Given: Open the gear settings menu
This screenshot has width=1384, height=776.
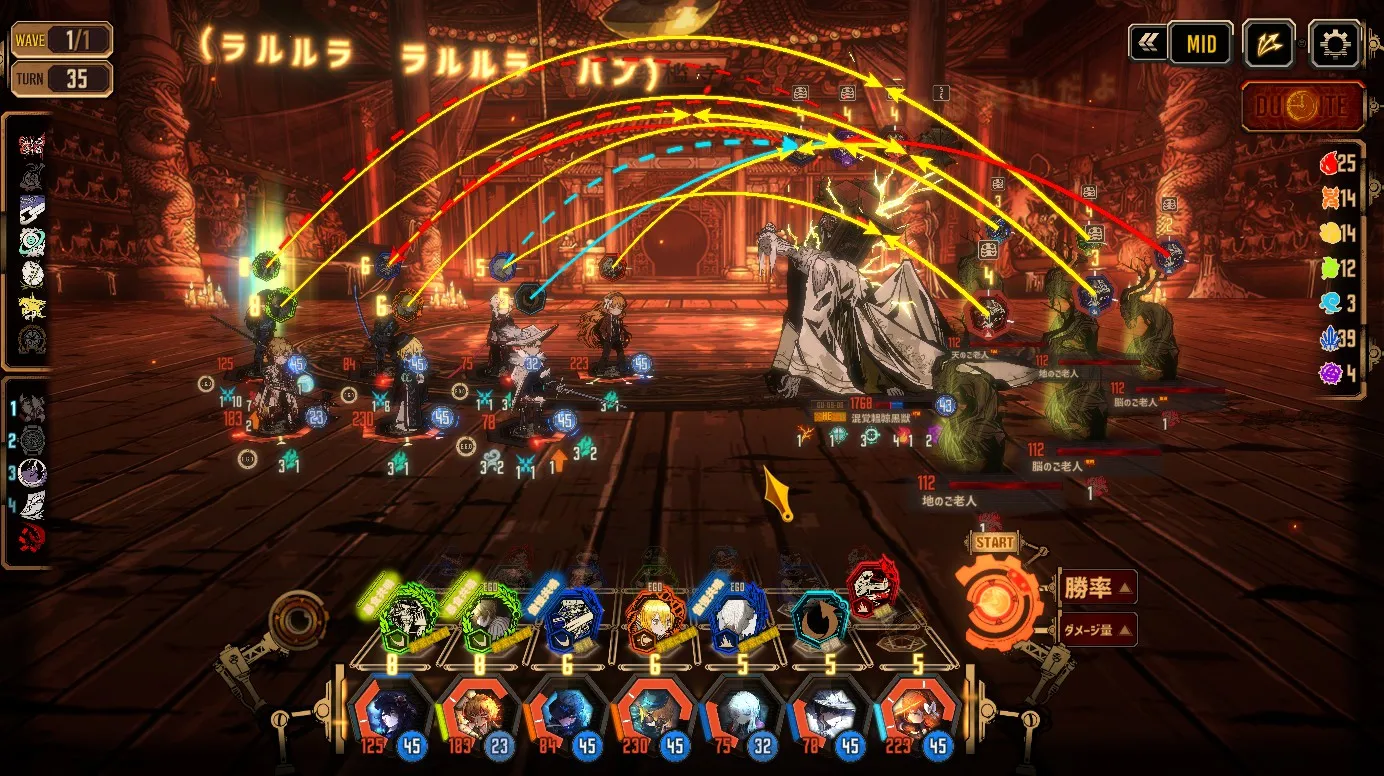Looking at the screenshot, I should click(x=1334, y=44).
